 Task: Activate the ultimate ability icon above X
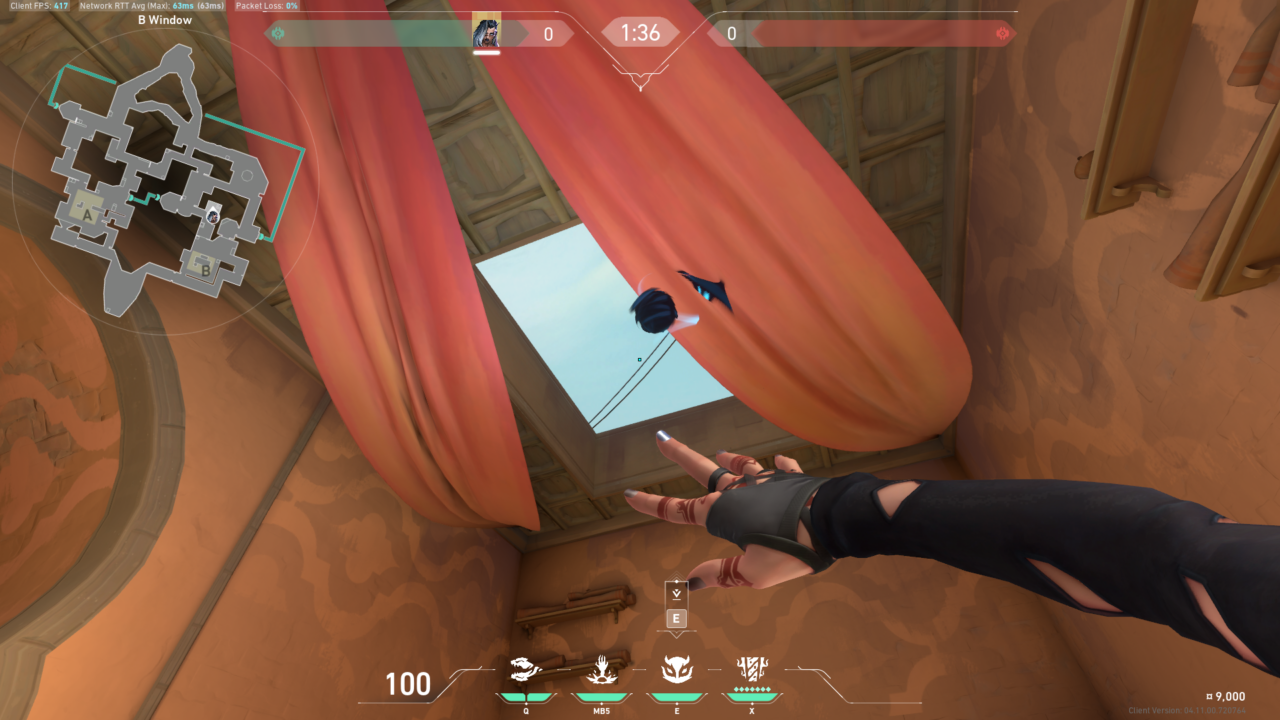pos(751,667)
